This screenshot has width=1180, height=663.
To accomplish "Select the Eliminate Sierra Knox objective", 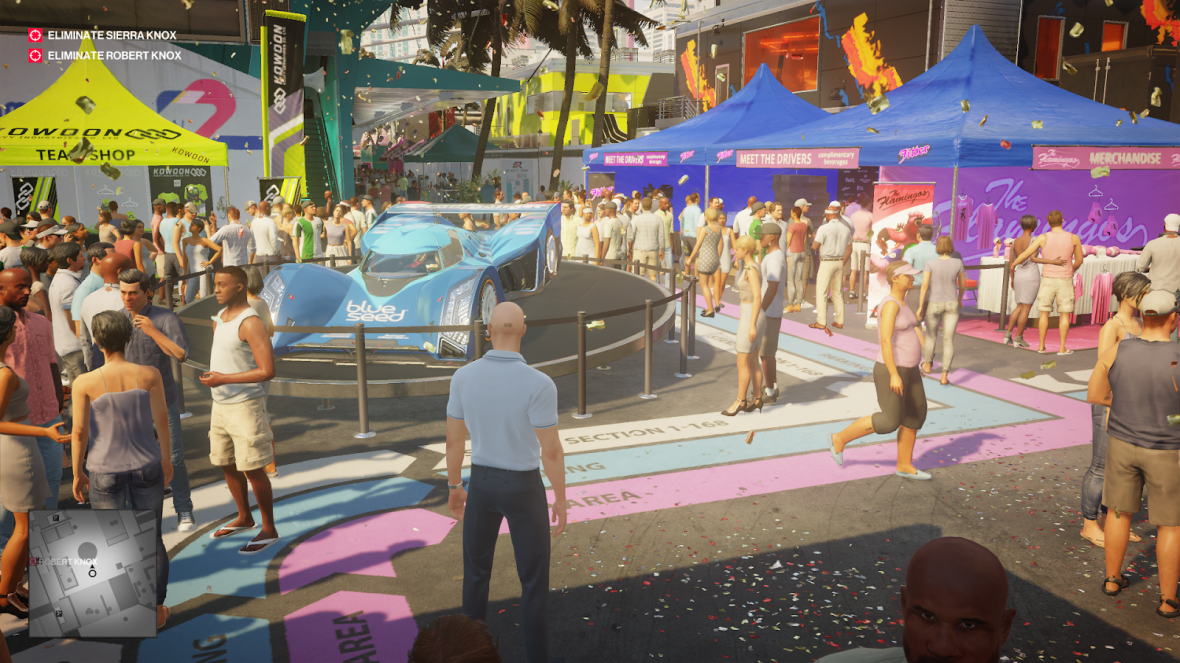I will click(x=104, y=35).
